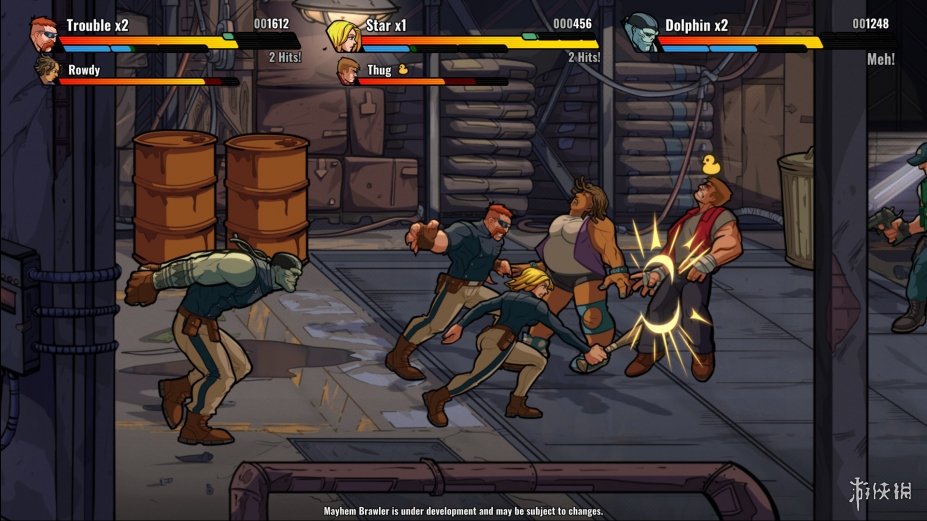Click the duck icon beside Thug's name
Image resolution: width=927 pixels, height=521 pixels.
[403, 70]
